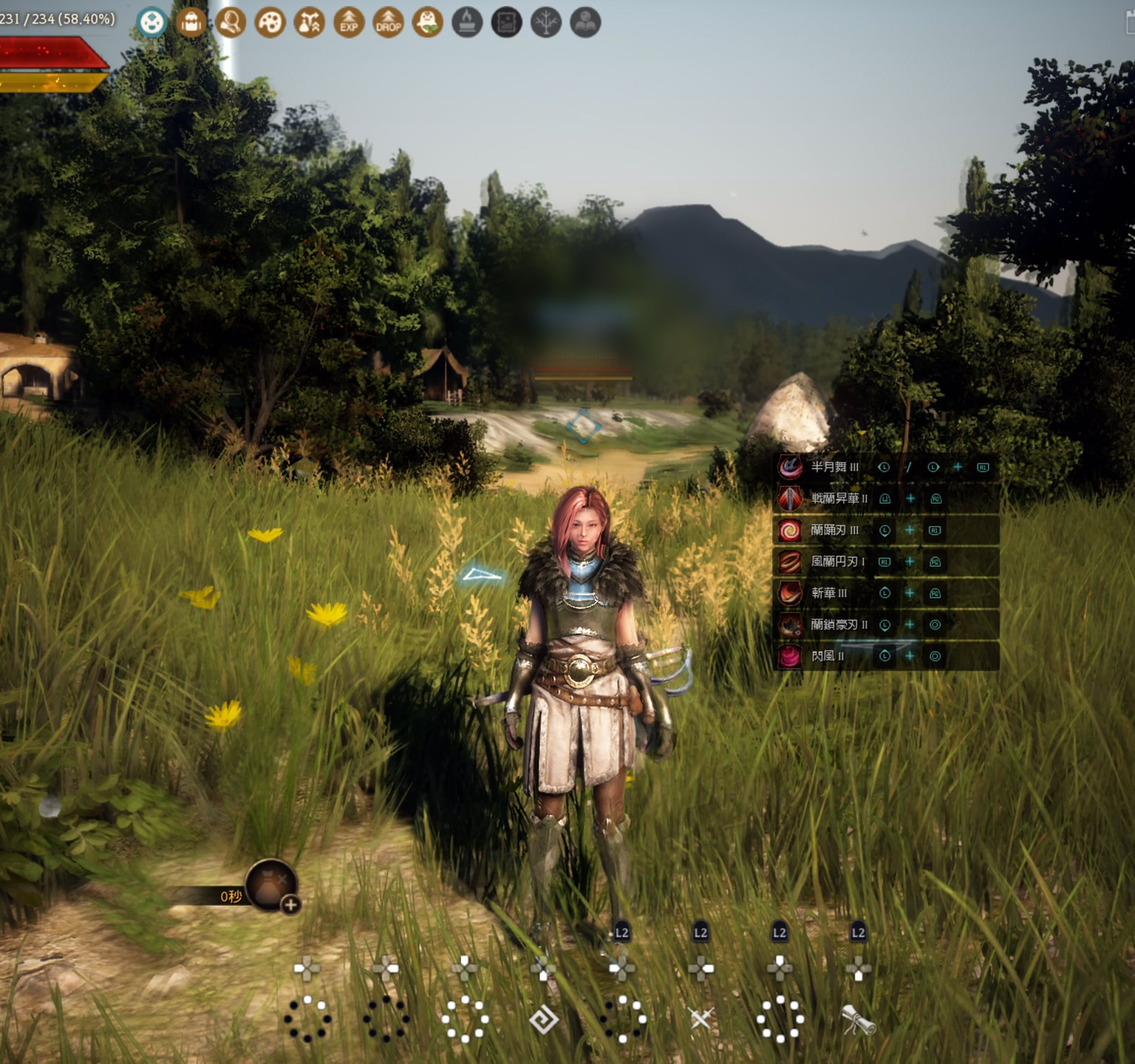Select the spiral skill icon in the list

790,530
